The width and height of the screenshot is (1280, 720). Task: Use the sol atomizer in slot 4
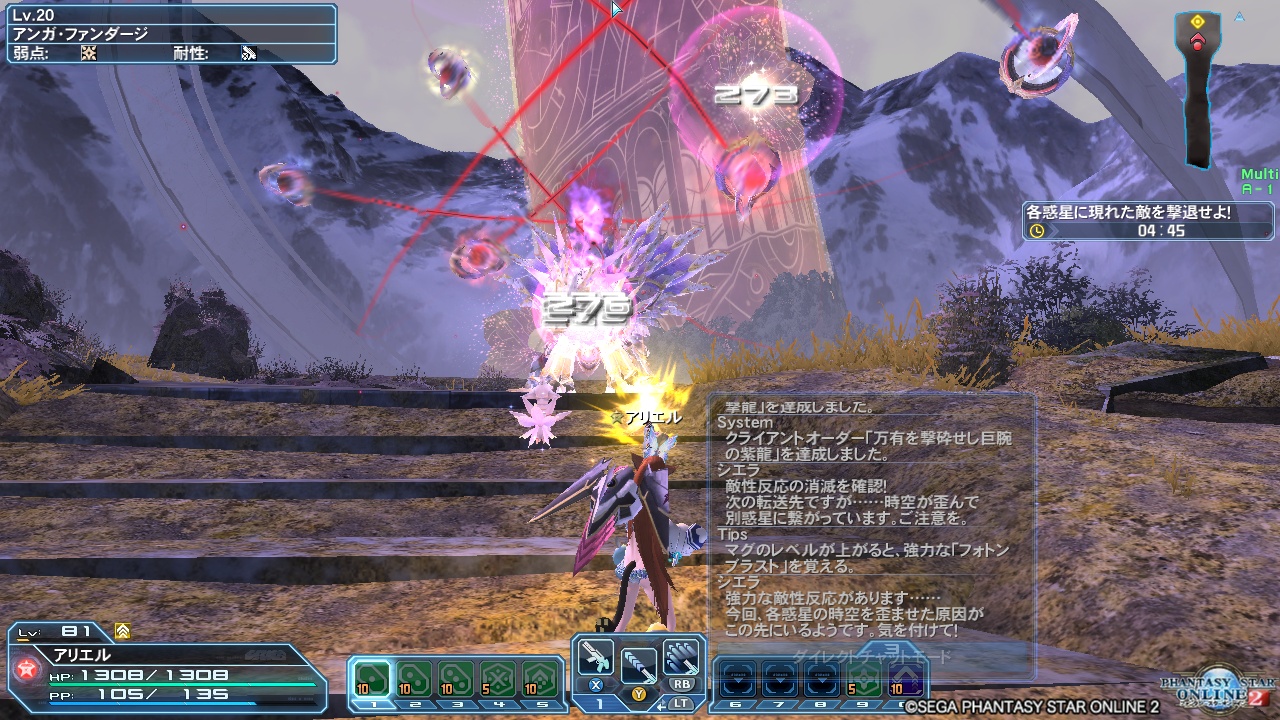click(x=498, y=676)
